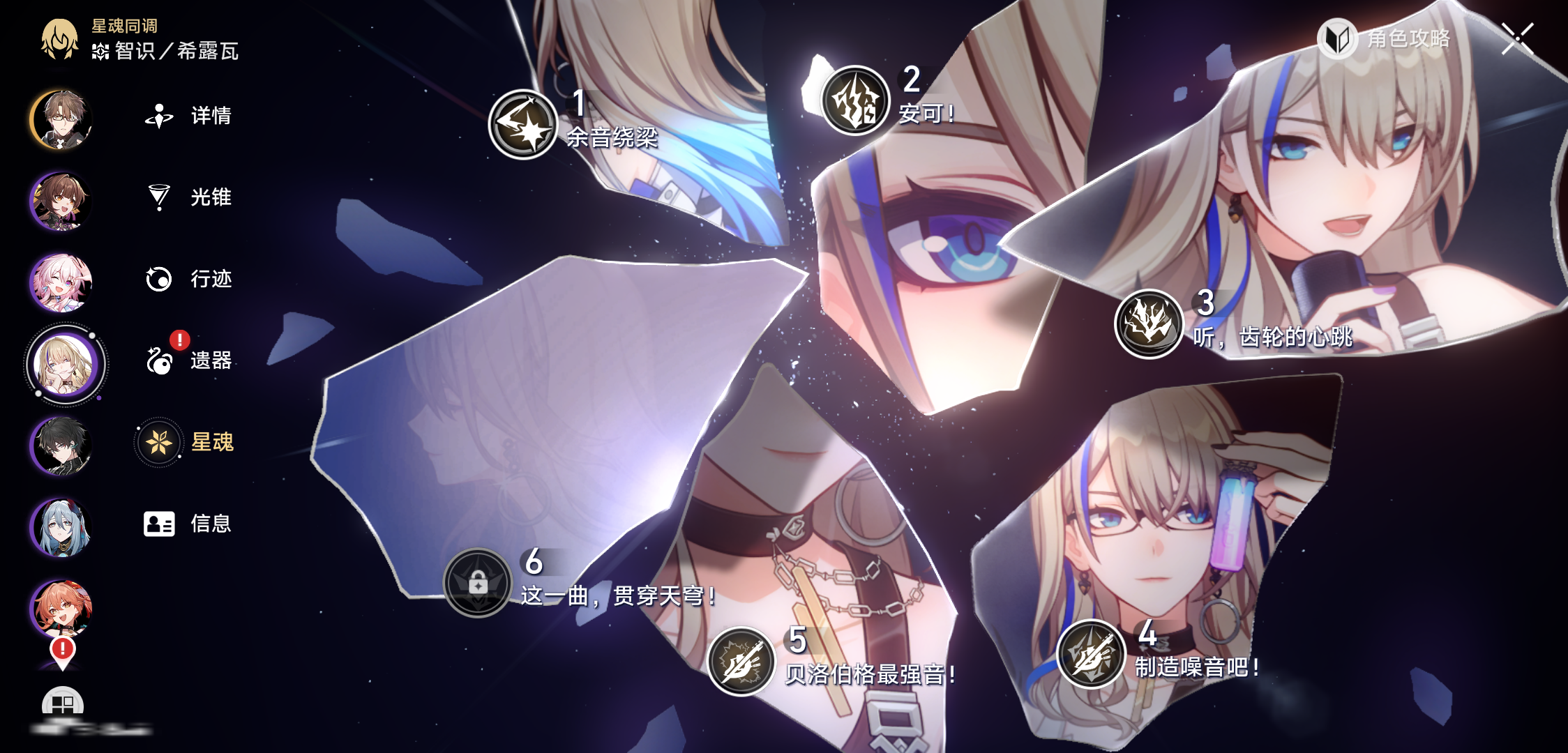This screenshot has width=1568, height=753.
Task: View eidolon 3 听，齿轮的心跳
Action: 1149,324
